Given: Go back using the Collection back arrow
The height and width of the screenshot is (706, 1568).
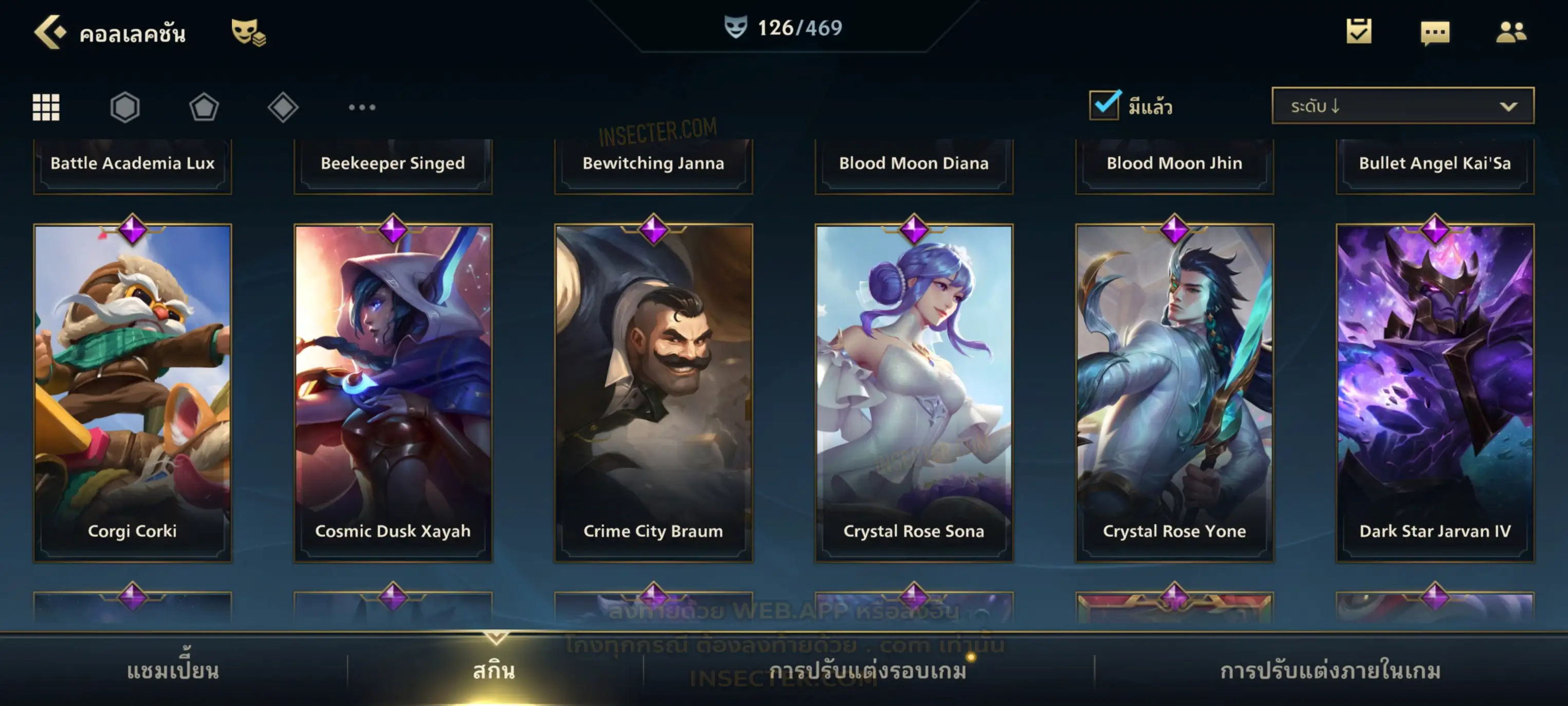Looking at the screenshot, I should tap(50, 32).
